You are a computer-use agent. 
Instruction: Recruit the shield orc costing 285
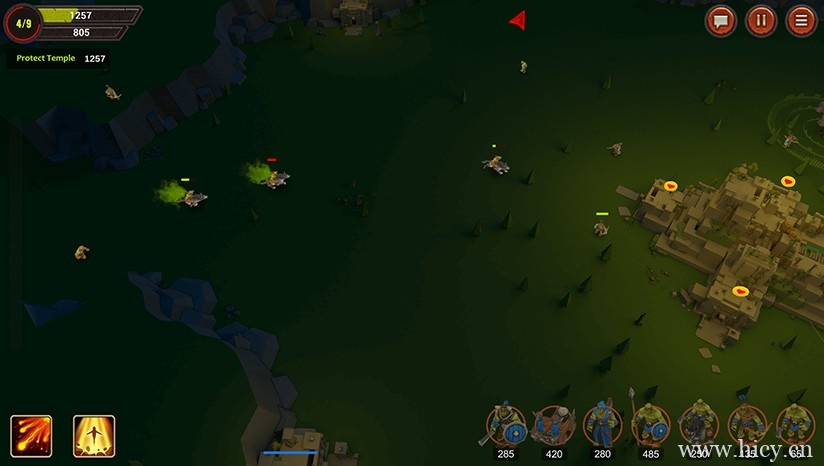tap(506, 426)
